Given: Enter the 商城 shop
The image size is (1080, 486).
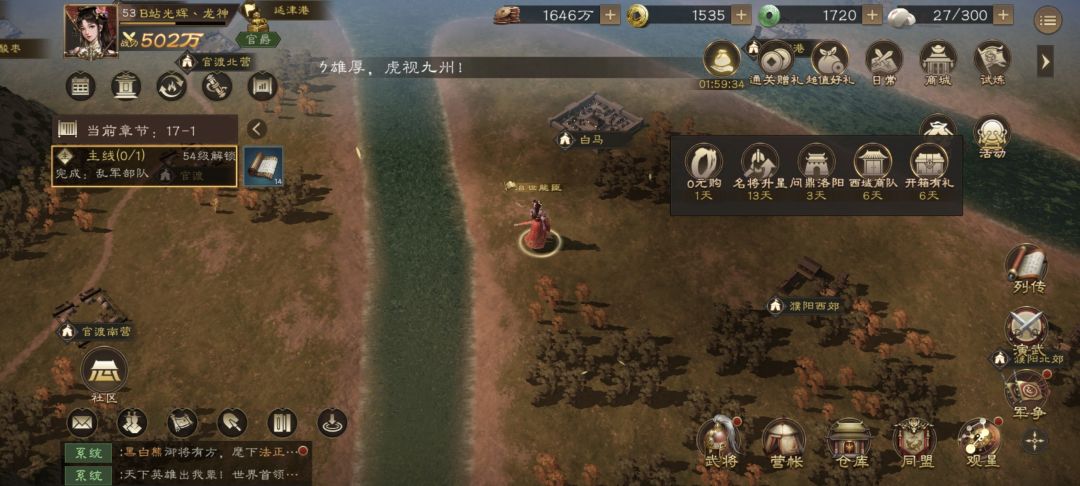Looking at the screenshot, I should (x=938, y=62).
